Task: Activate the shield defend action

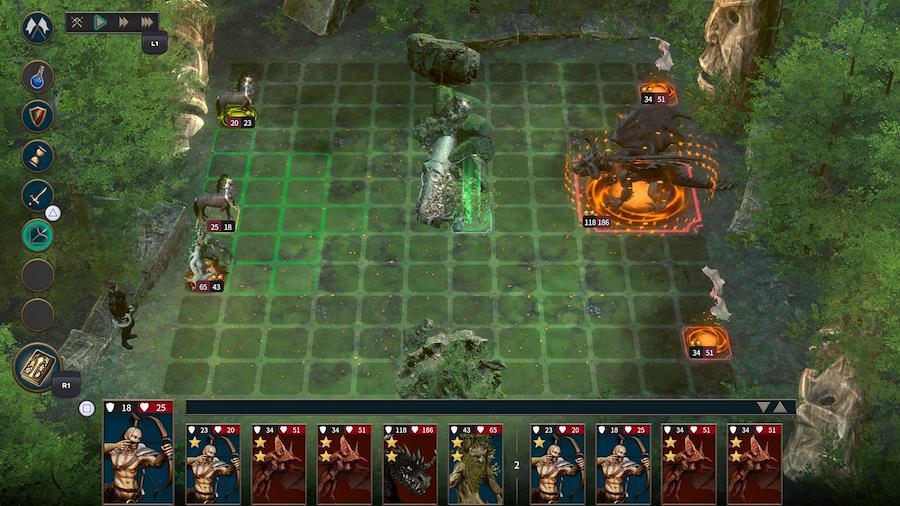Action: [x=37, y=116]
